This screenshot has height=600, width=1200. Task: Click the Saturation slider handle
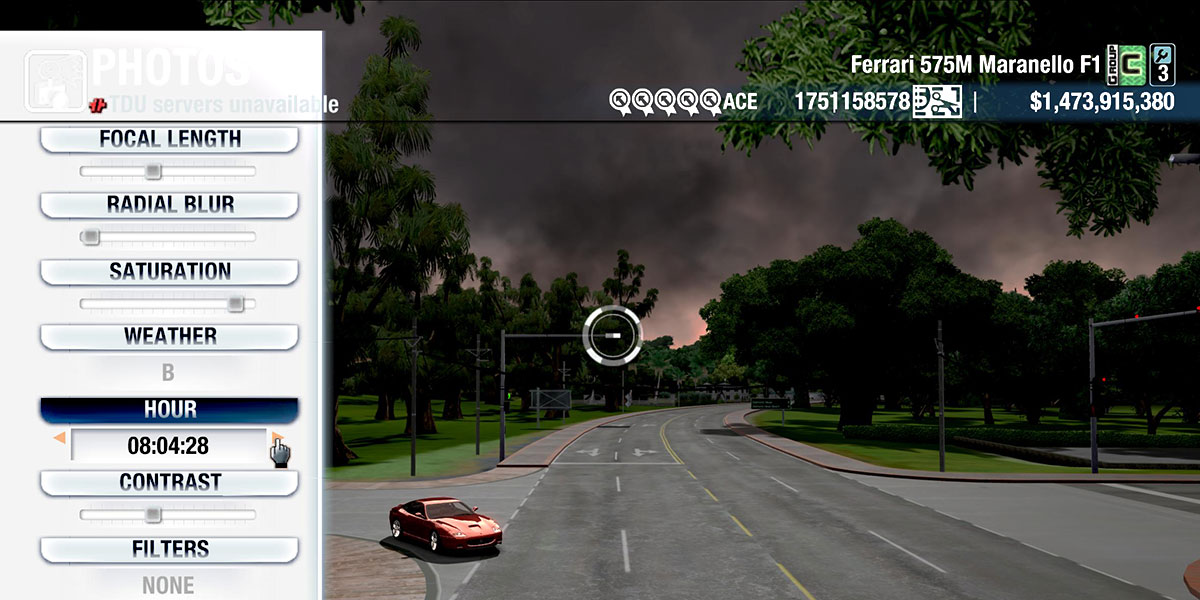(x=235, y=304)
